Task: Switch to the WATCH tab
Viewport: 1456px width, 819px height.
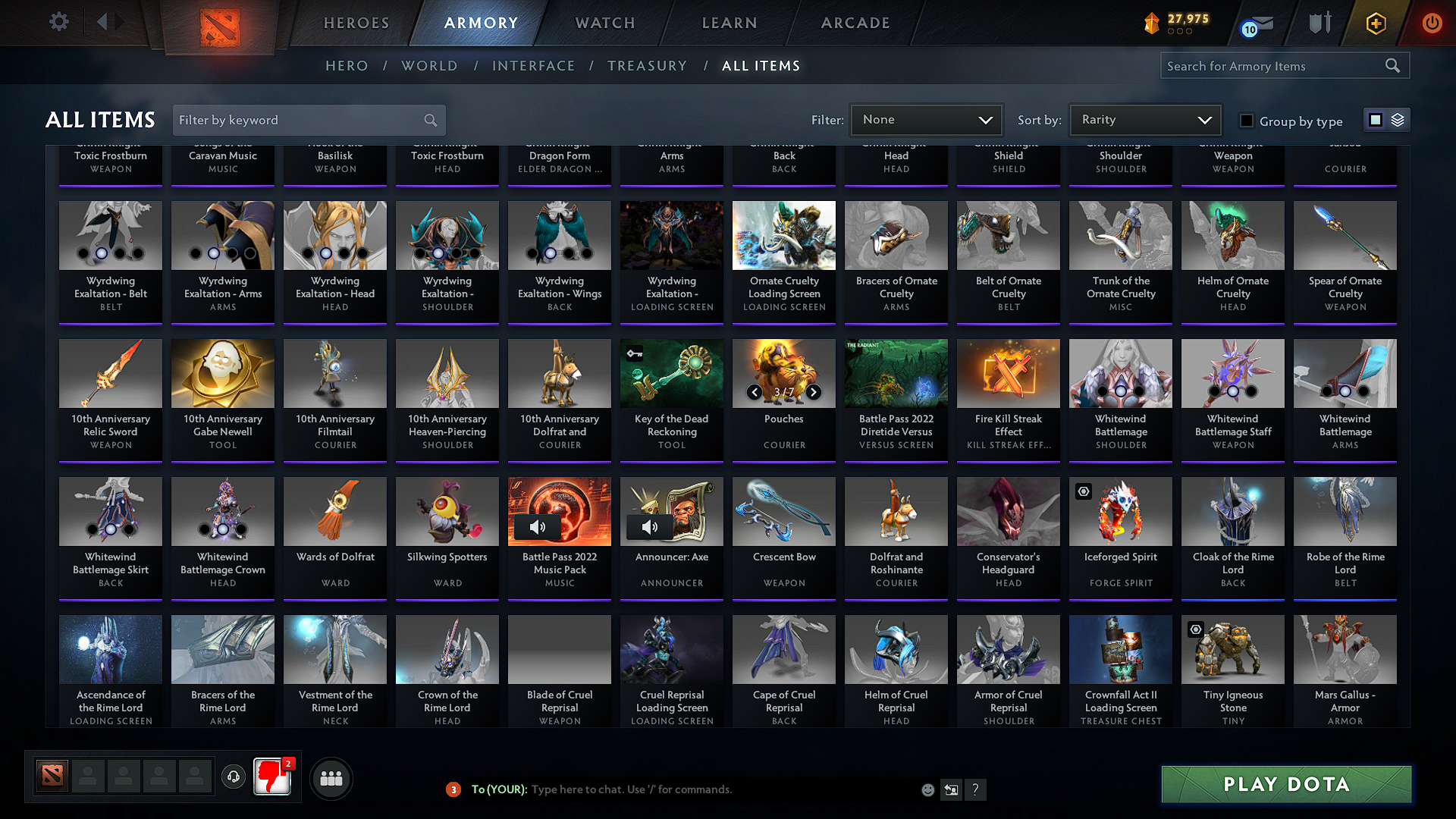Action: [x=604, y=23]
